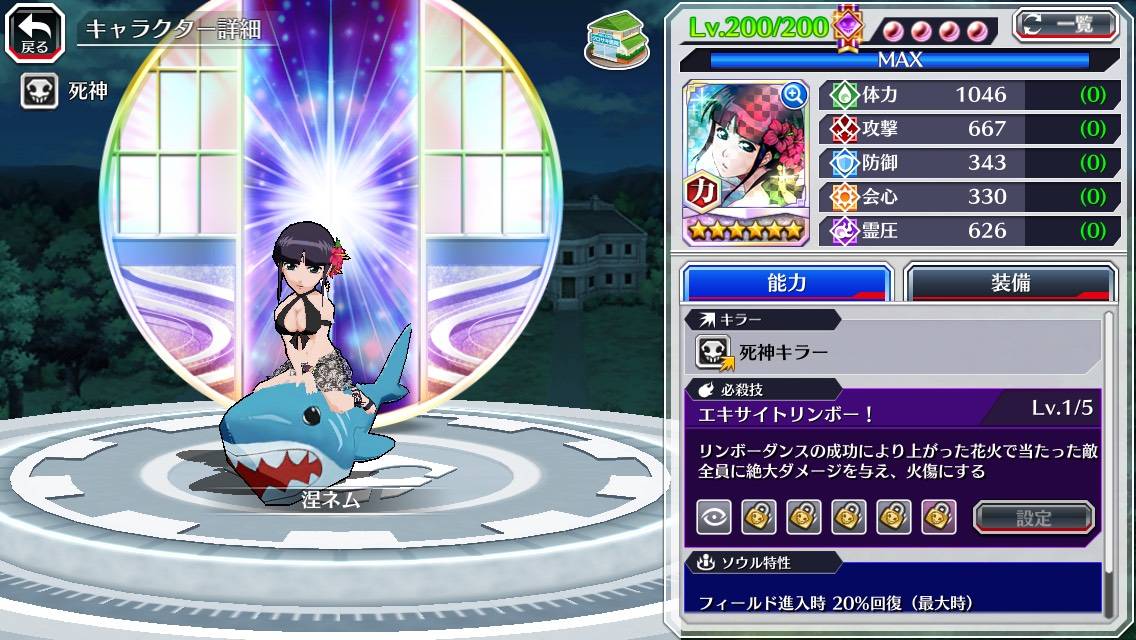Open the 設定 special move settings
Screen dimensions: 1136x640
[1034, 518]
